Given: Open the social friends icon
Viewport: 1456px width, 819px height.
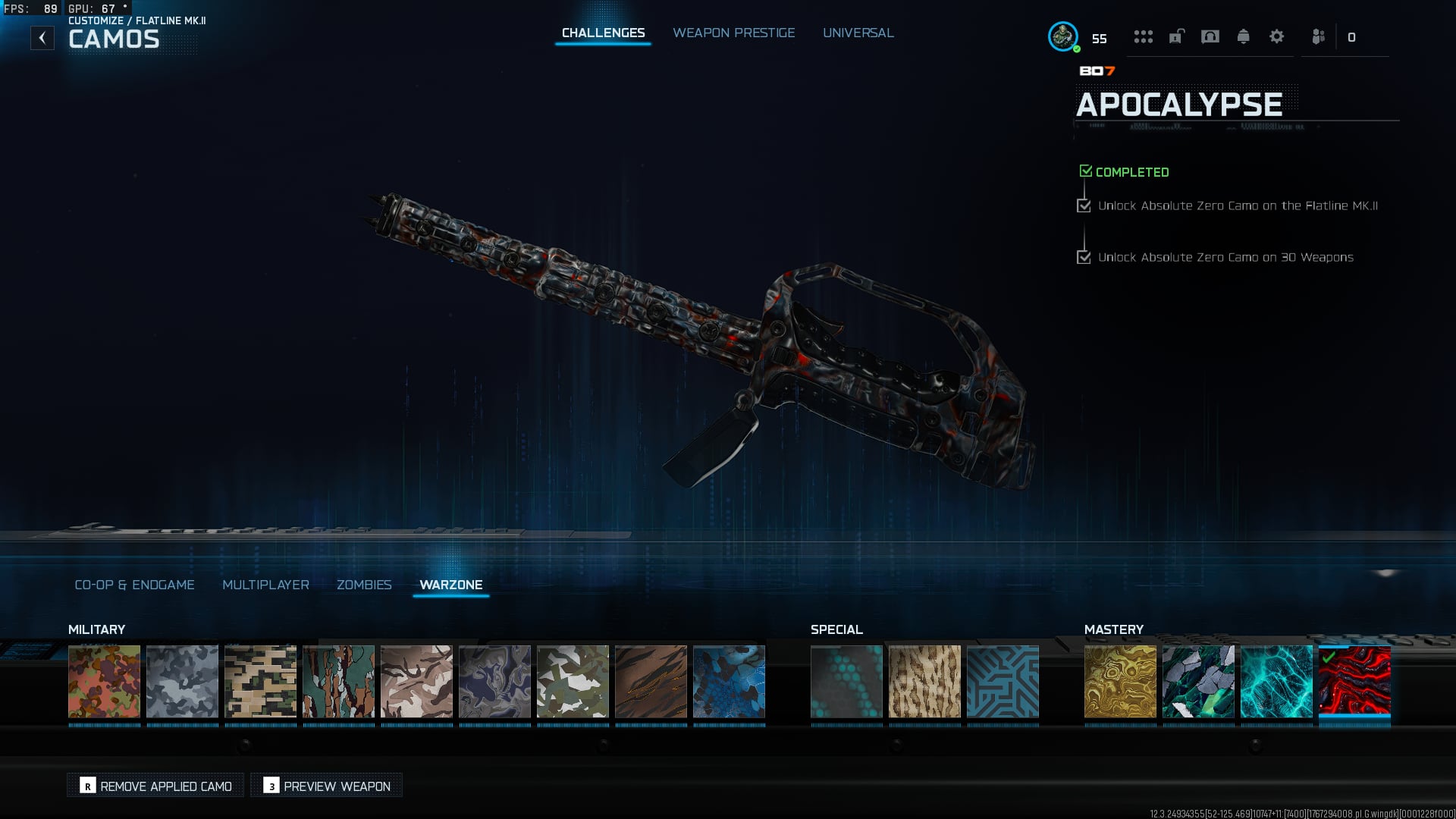Looking at the screenshot, I should 1319,36.
